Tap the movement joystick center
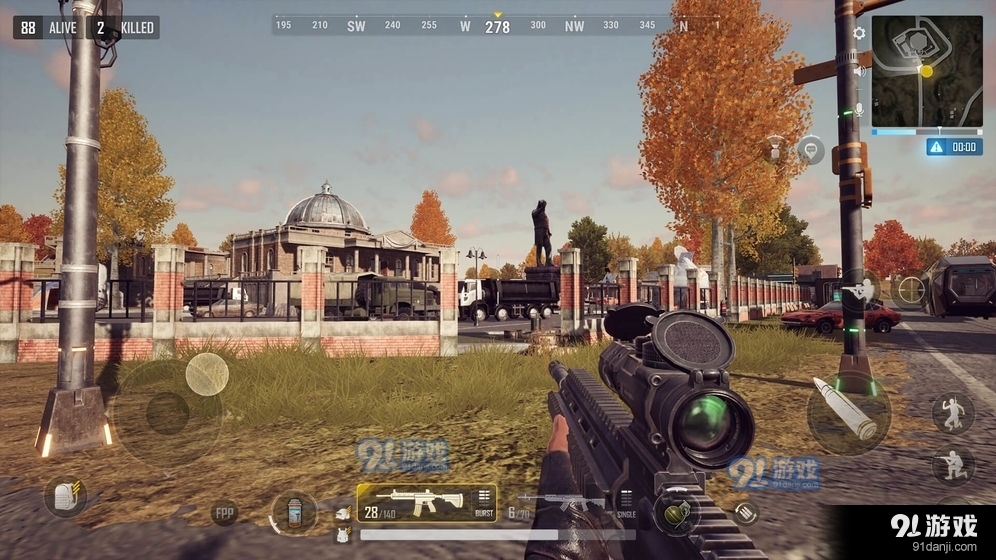 pyautogui.click(x=167, y=412)
